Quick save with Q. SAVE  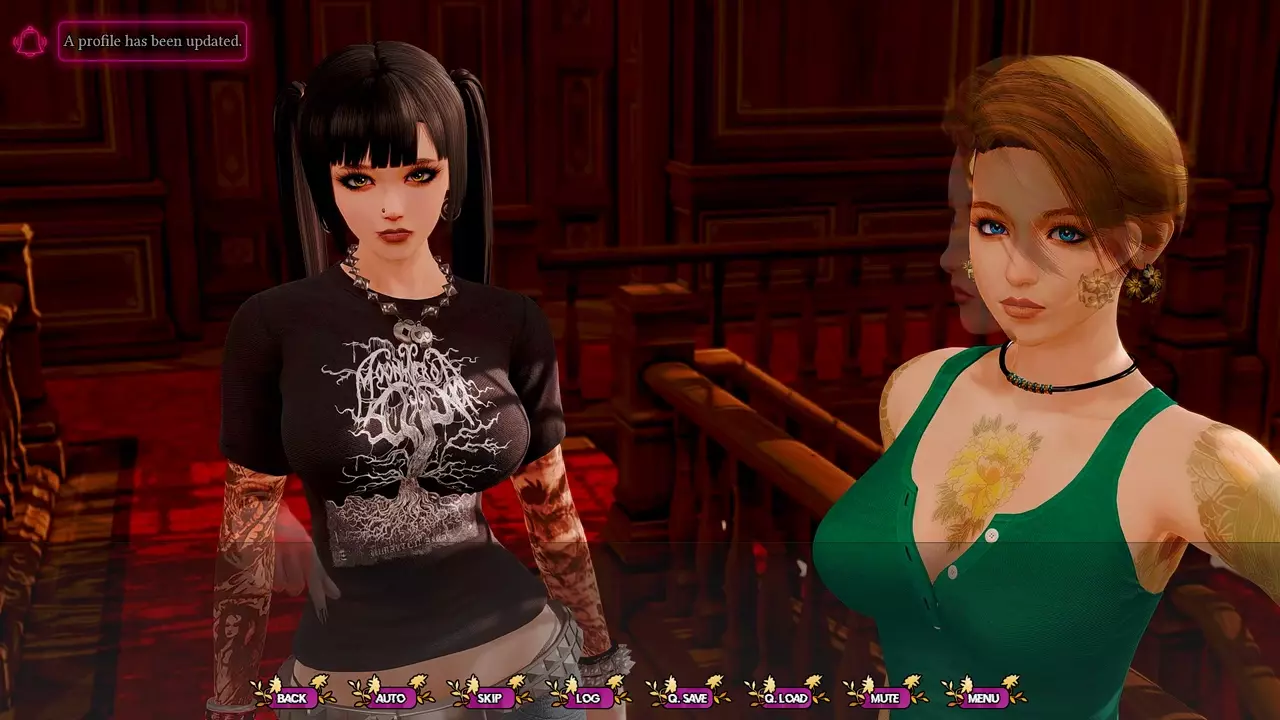687,697
